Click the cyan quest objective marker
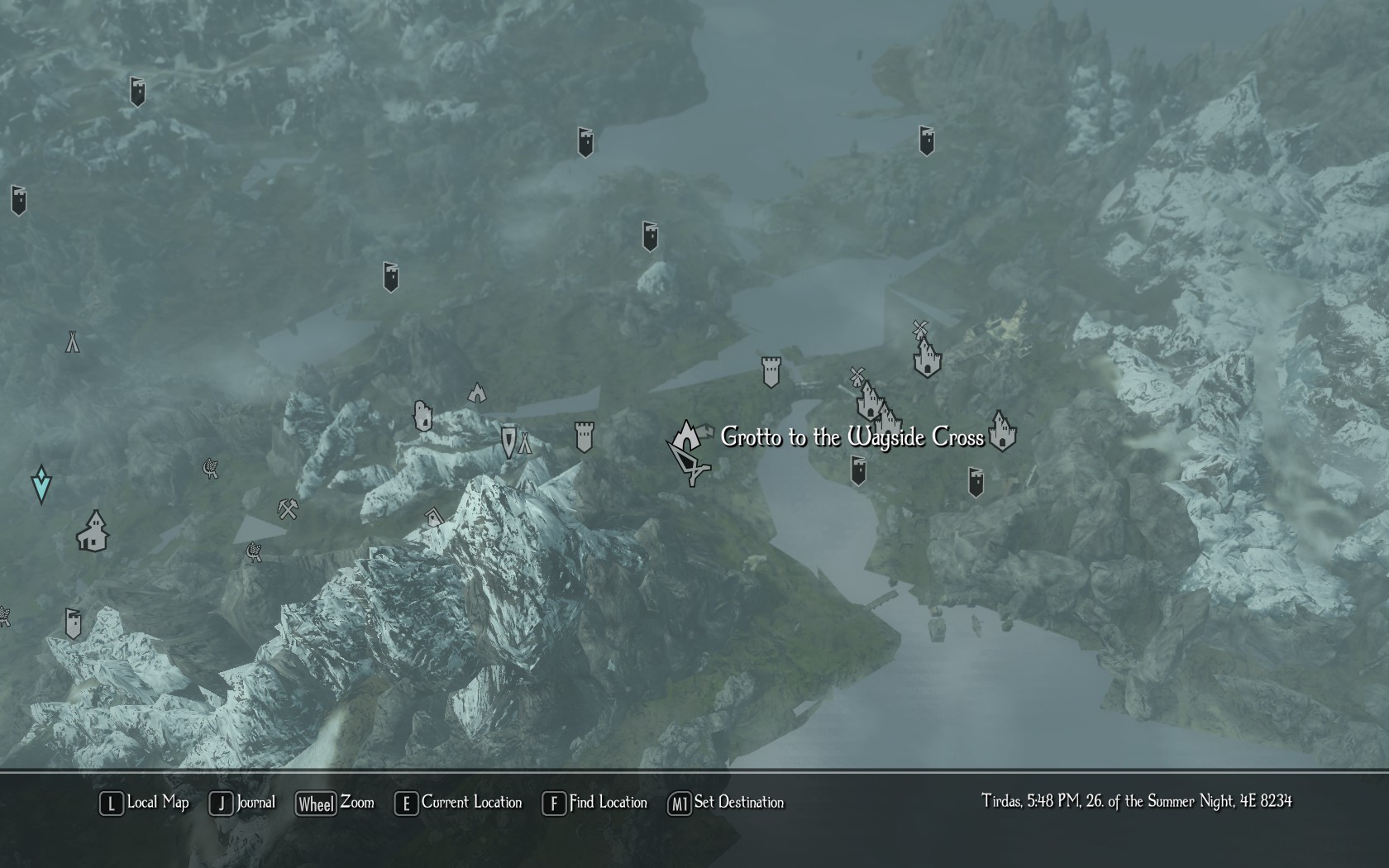 tap(41, 484)
